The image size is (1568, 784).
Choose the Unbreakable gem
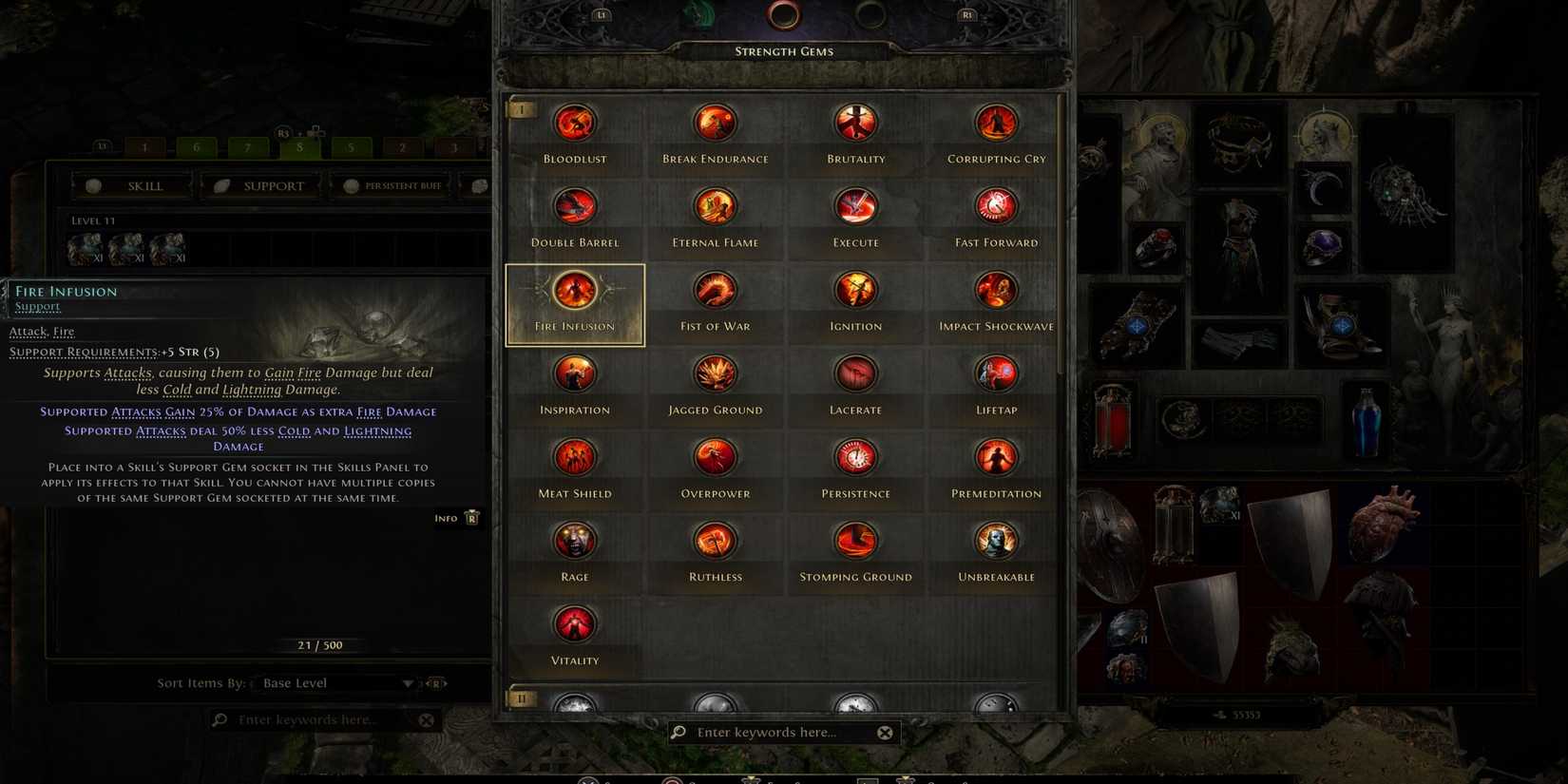coord(995,540)
